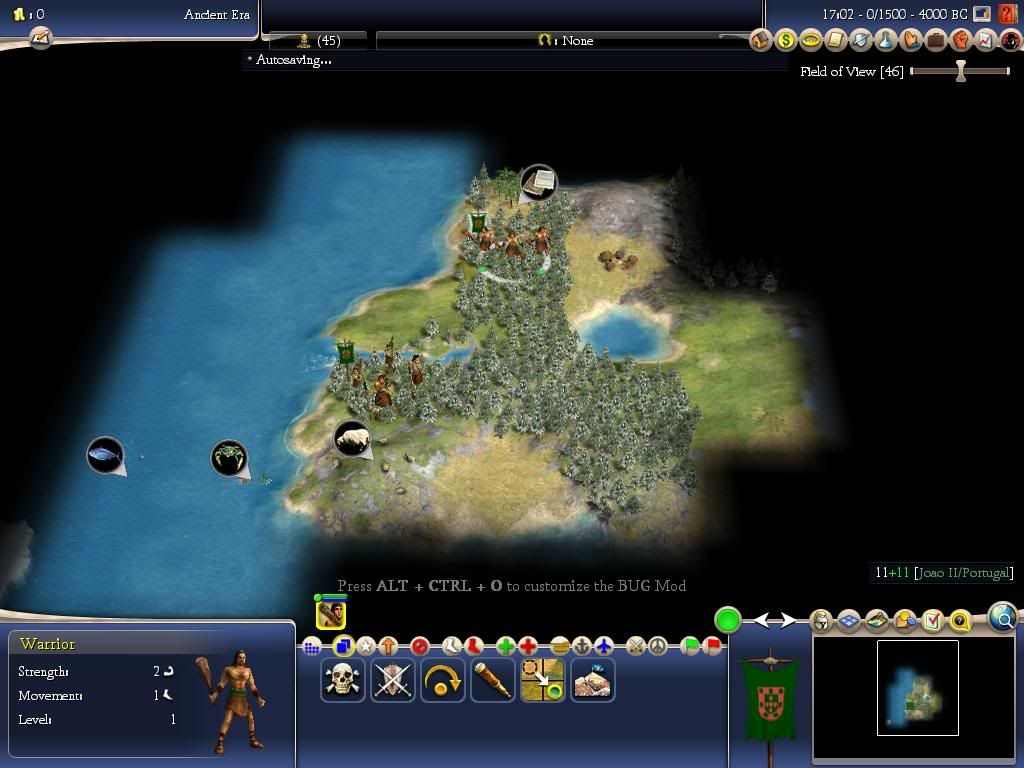Activate the go-to move command button
The width and height of the screenshot is (1024, 768).
tap(543, 680)
